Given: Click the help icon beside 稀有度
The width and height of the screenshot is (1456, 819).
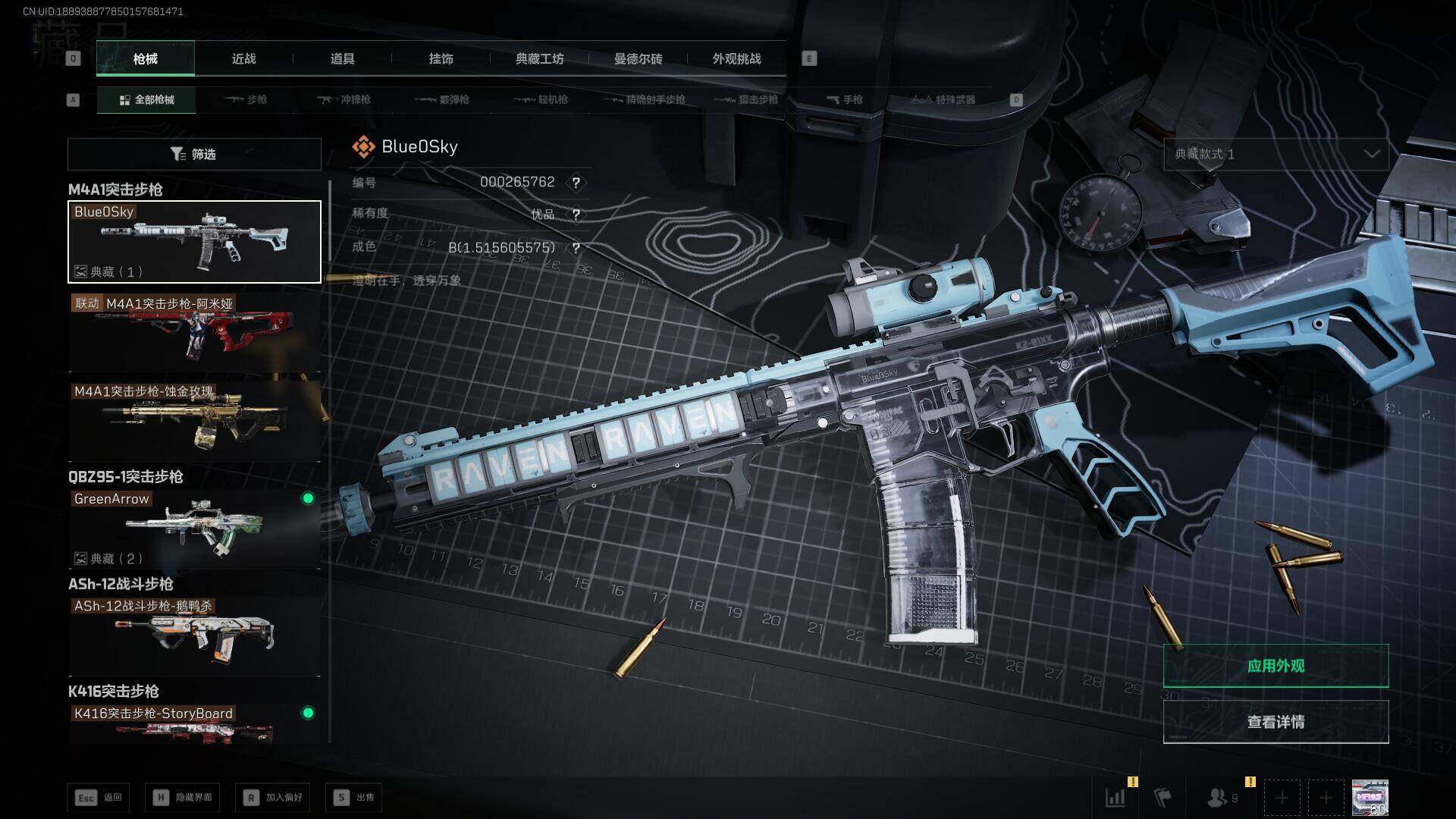Looking at the screenshot, I should (576, 215).
